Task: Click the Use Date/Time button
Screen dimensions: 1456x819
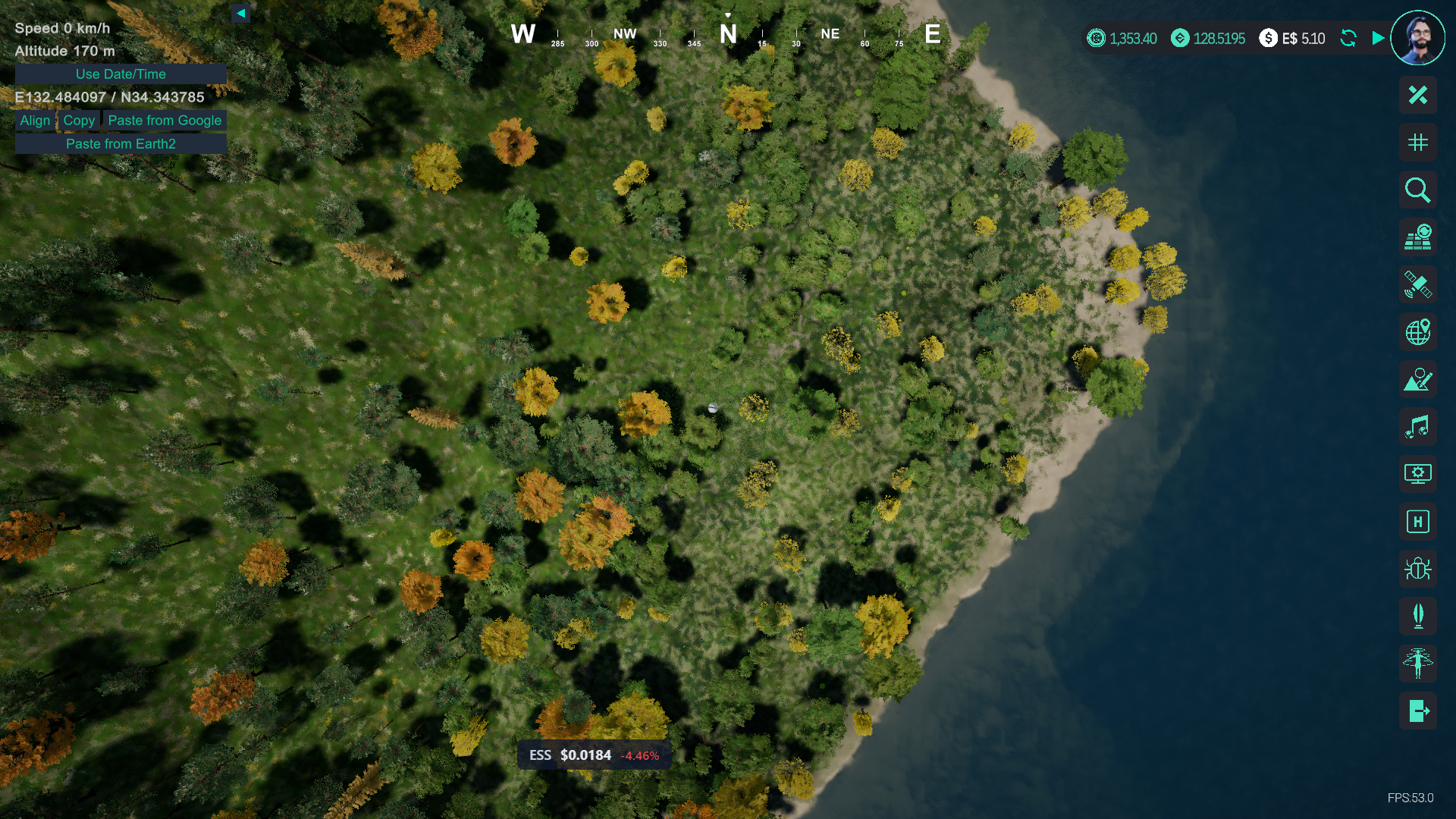Action: (121, 74)
